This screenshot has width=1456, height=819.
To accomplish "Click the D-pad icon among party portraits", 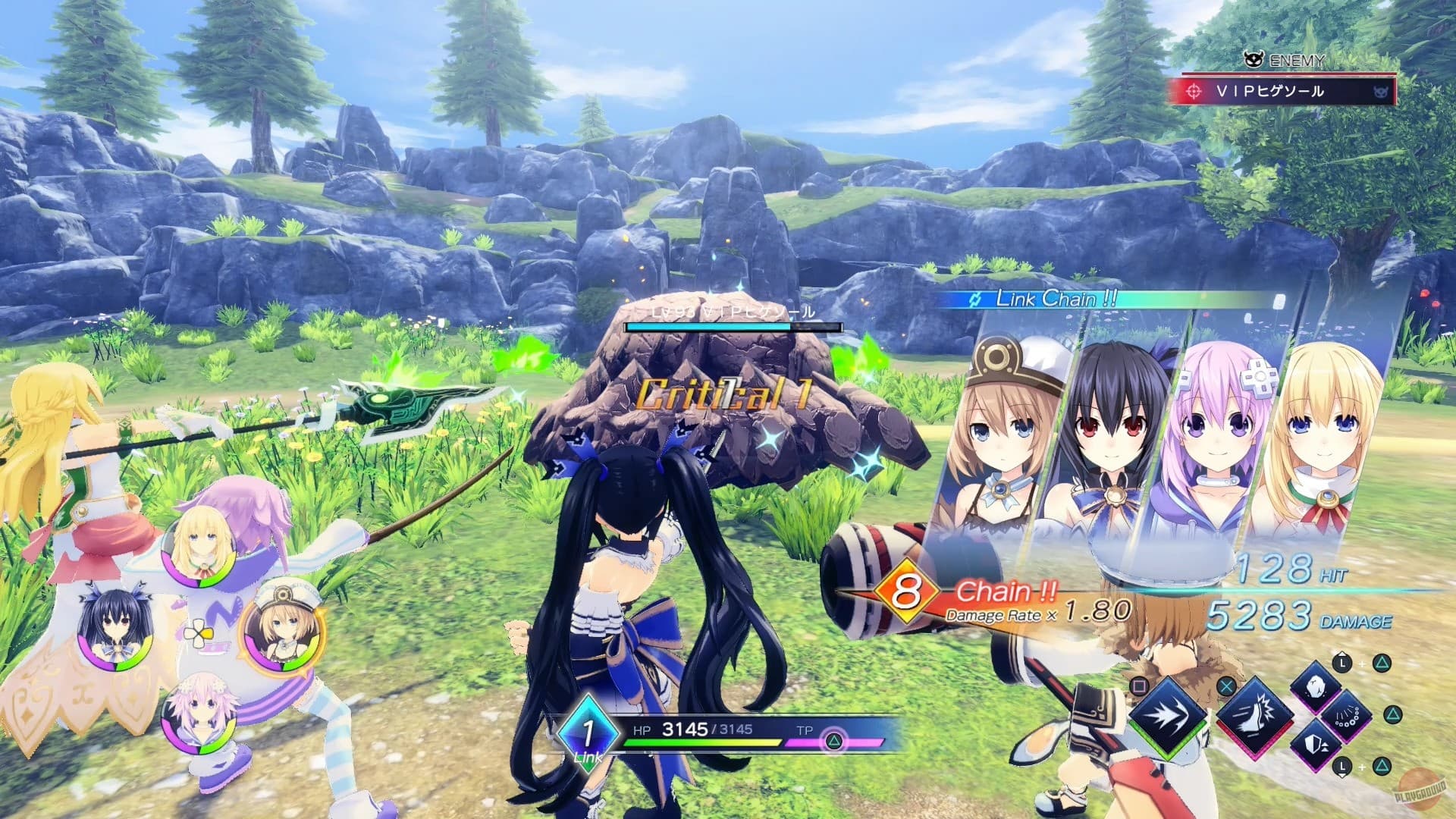I will click(x=199, y=633).
